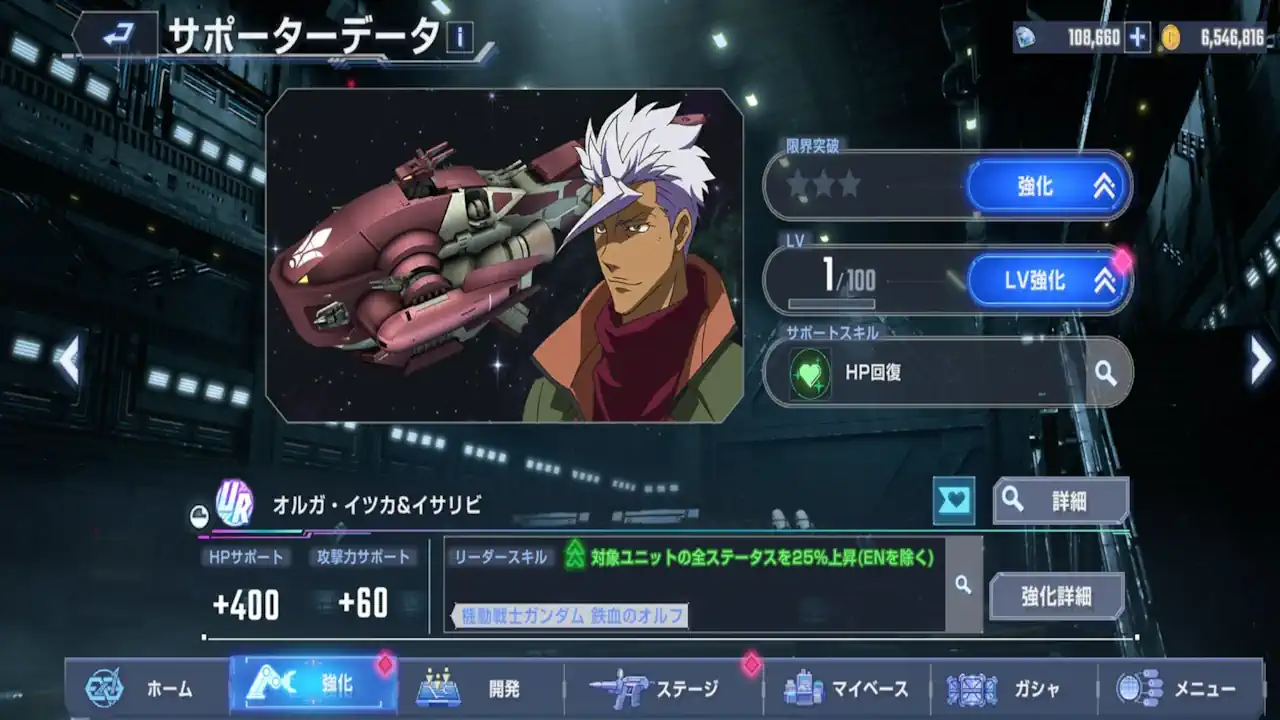The width and height of the screenshot is (1280, 720).
Task: Switch to the 強化 tab in bottom navigation
Action: (313, 688)
